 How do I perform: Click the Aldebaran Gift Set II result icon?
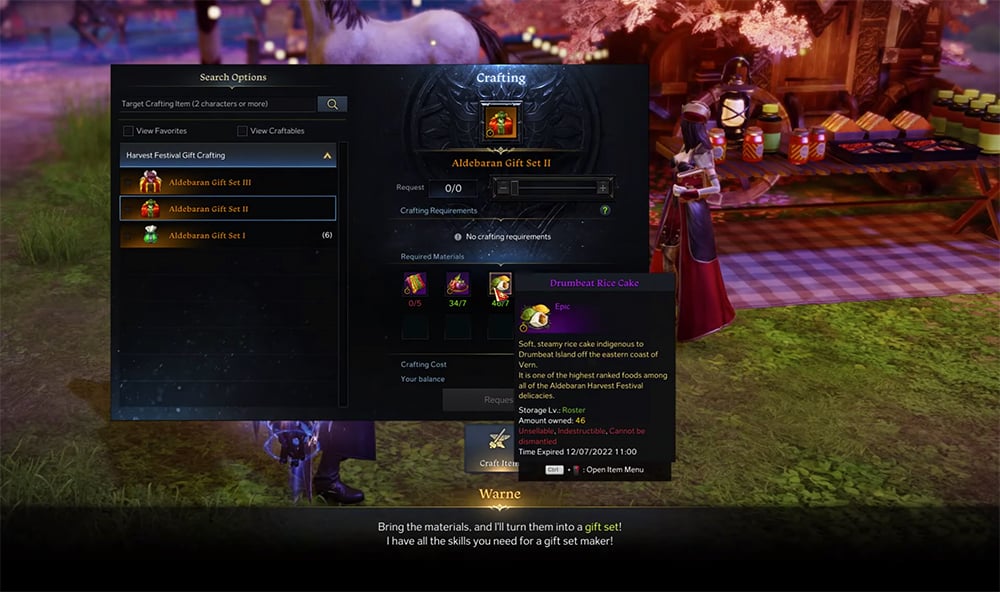[500, 122]
